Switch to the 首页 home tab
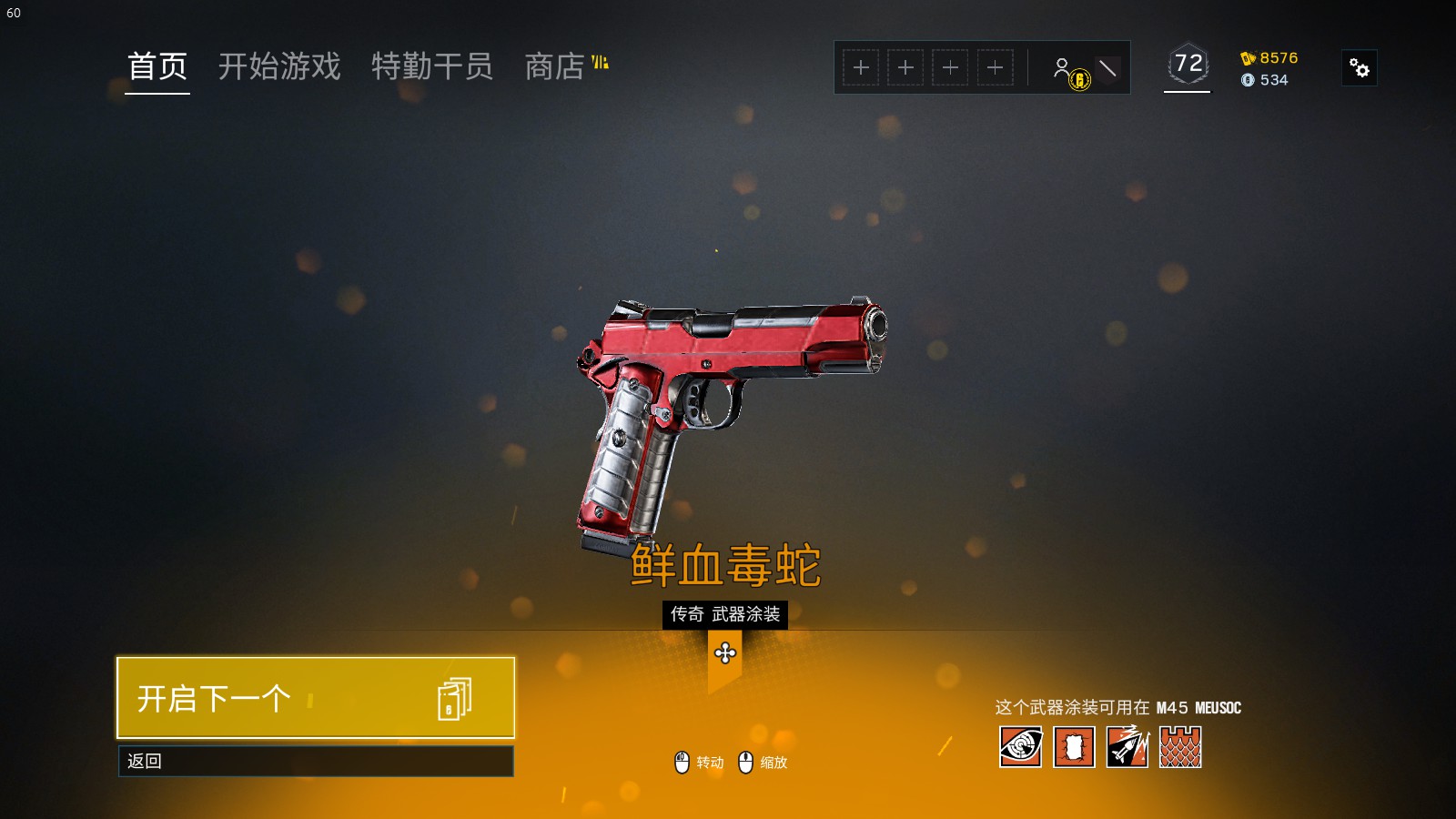 click(x=157, y=66)
